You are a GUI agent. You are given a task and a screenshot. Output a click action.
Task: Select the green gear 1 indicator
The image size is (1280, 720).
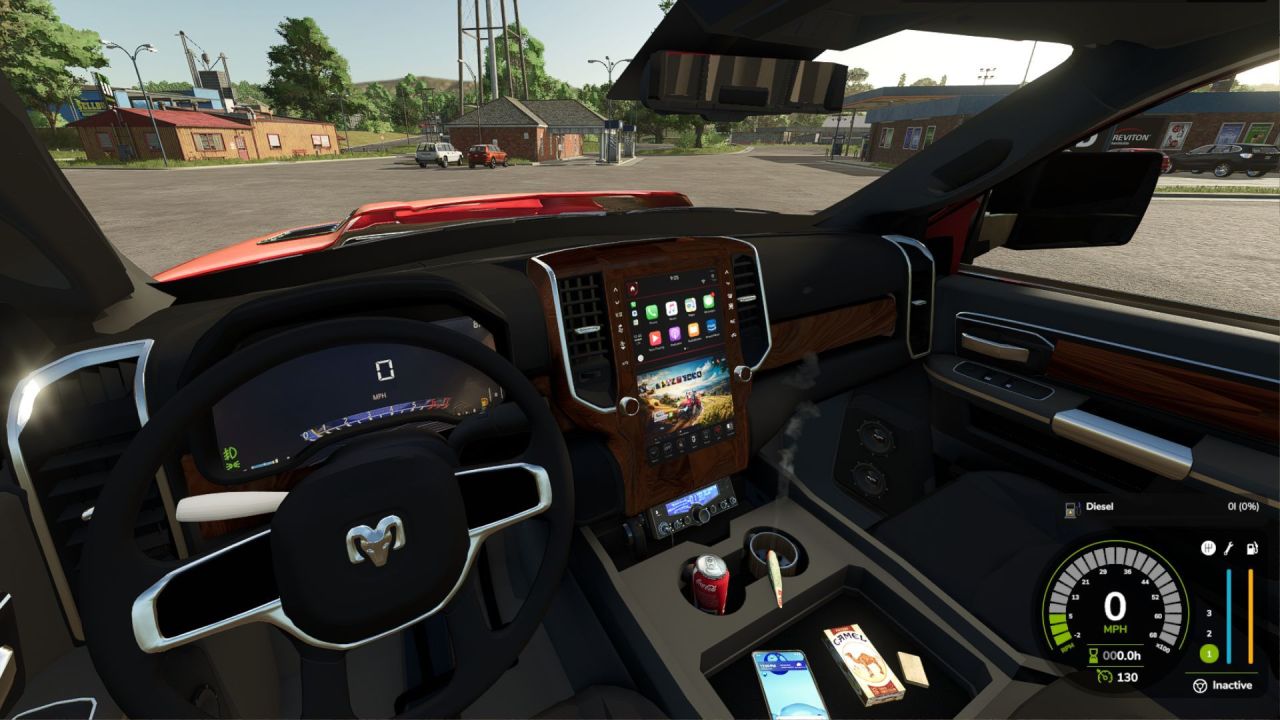pos(1208,654)
